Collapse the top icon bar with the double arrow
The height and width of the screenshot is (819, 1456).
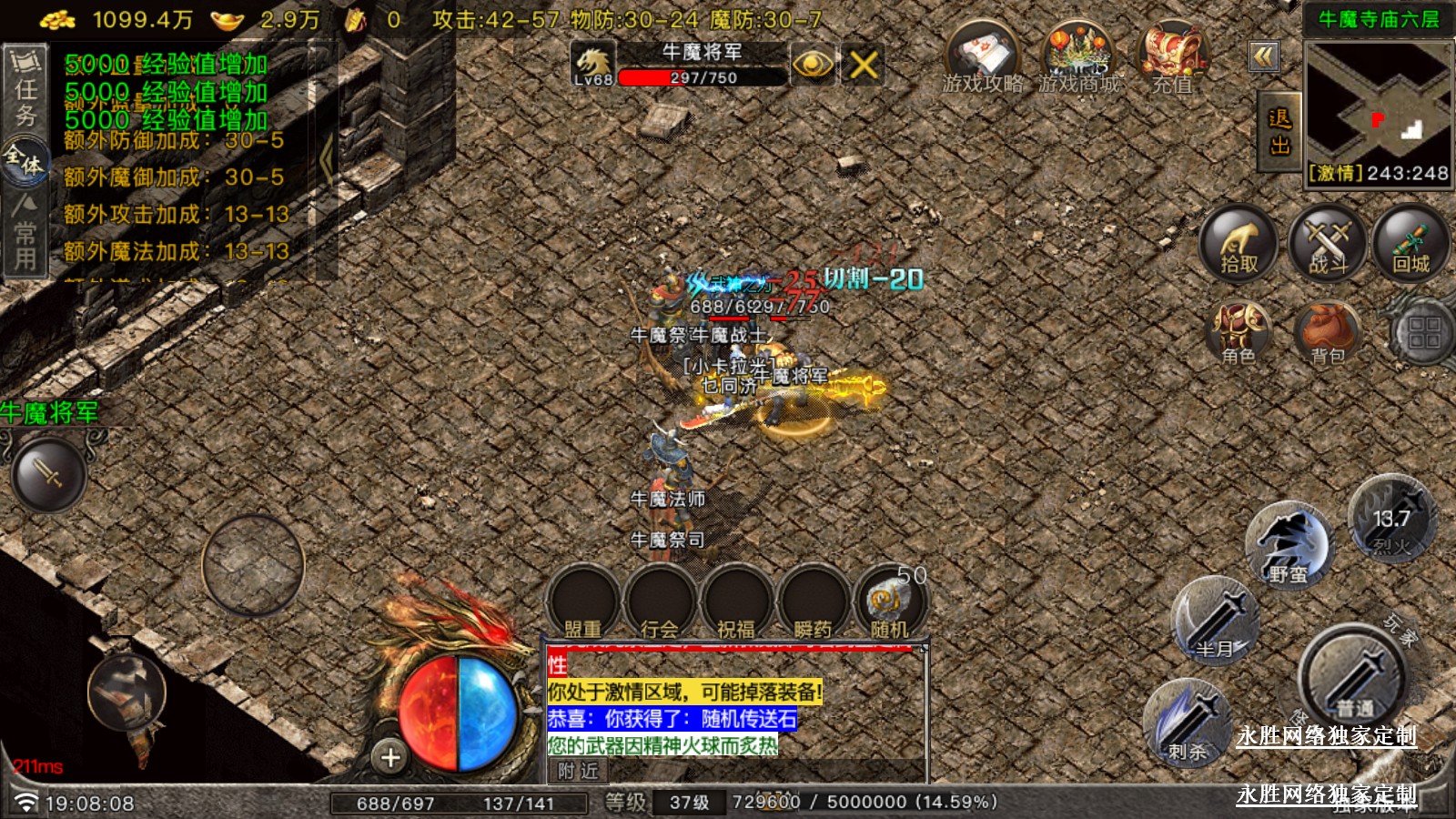1263,57
